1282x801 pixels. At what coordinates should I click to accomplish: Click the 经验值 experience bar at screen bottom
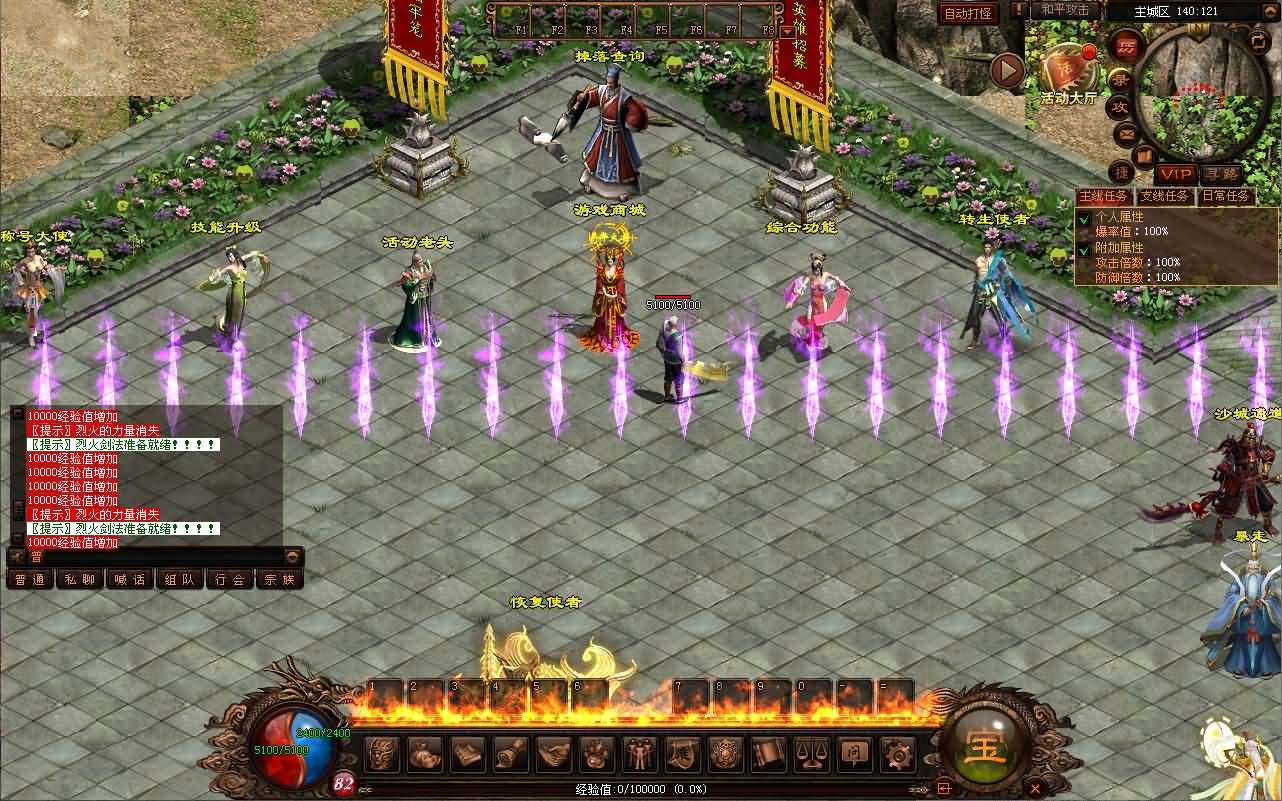coord(640,789)
